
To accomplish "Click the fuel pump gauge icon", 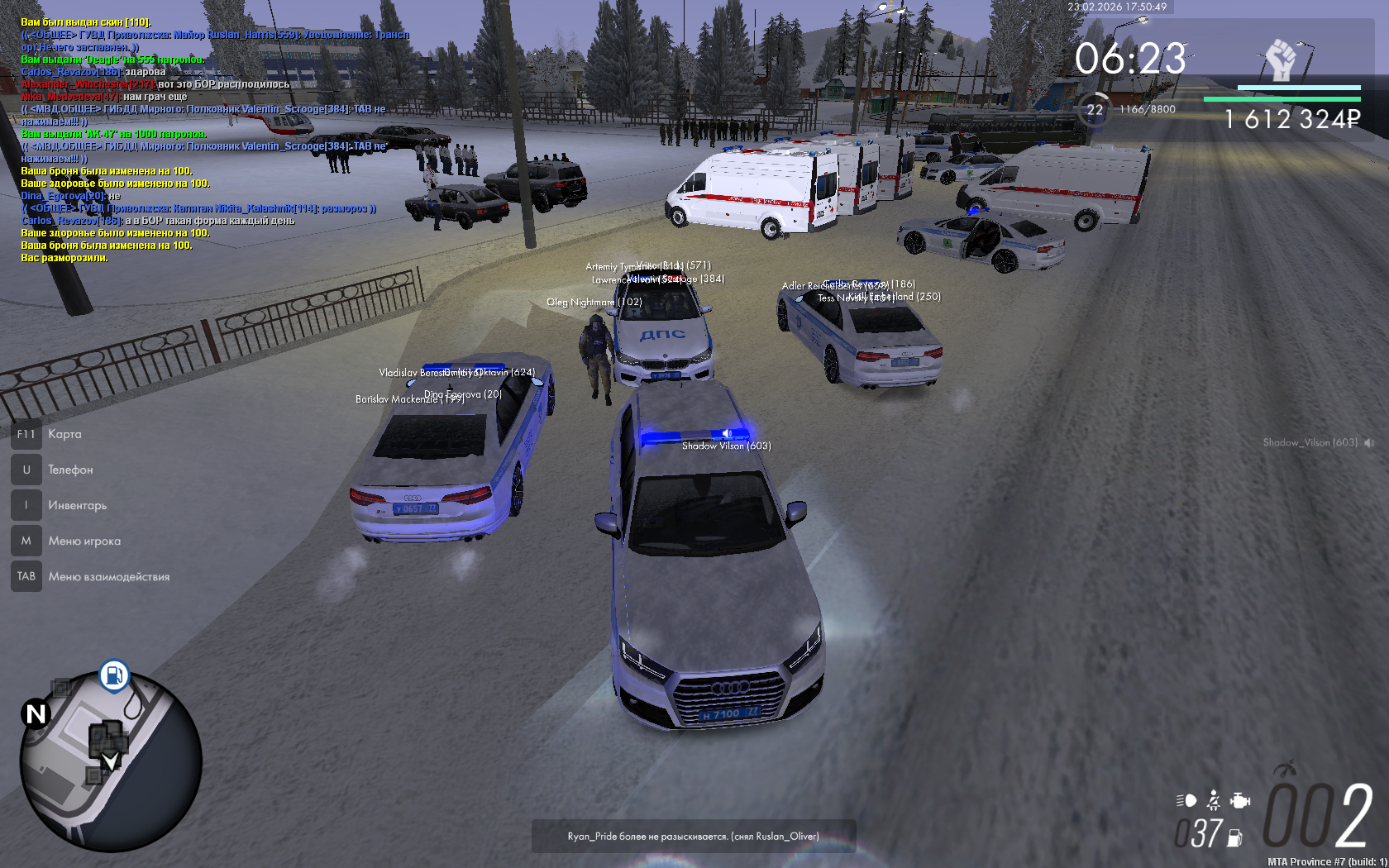I will [1235, 837].
